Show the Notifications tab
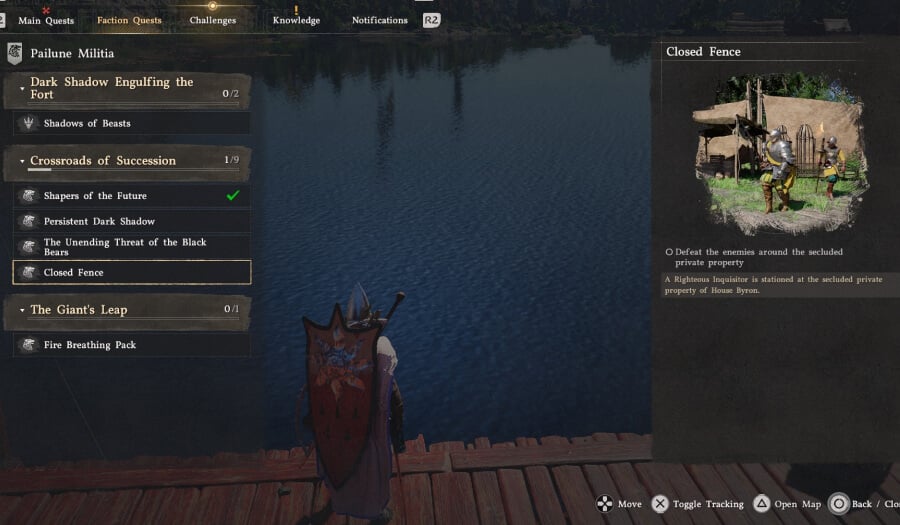This screenshot has width=900, height=525. (x=380, y=20)
